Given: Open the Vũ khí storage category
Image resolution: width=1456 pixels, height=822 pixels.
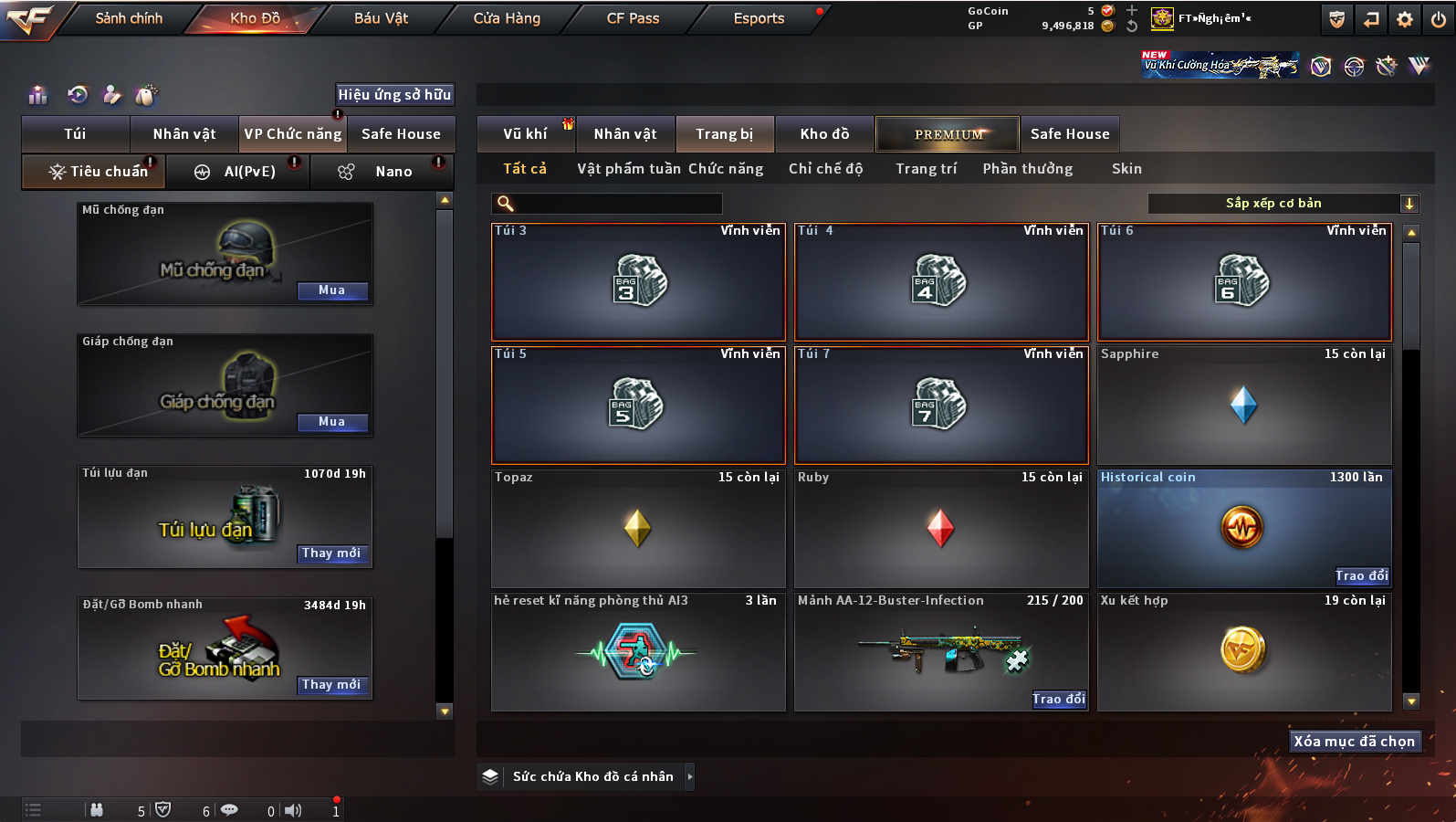Looking at the screenshot, I should (x=525, y=134).
